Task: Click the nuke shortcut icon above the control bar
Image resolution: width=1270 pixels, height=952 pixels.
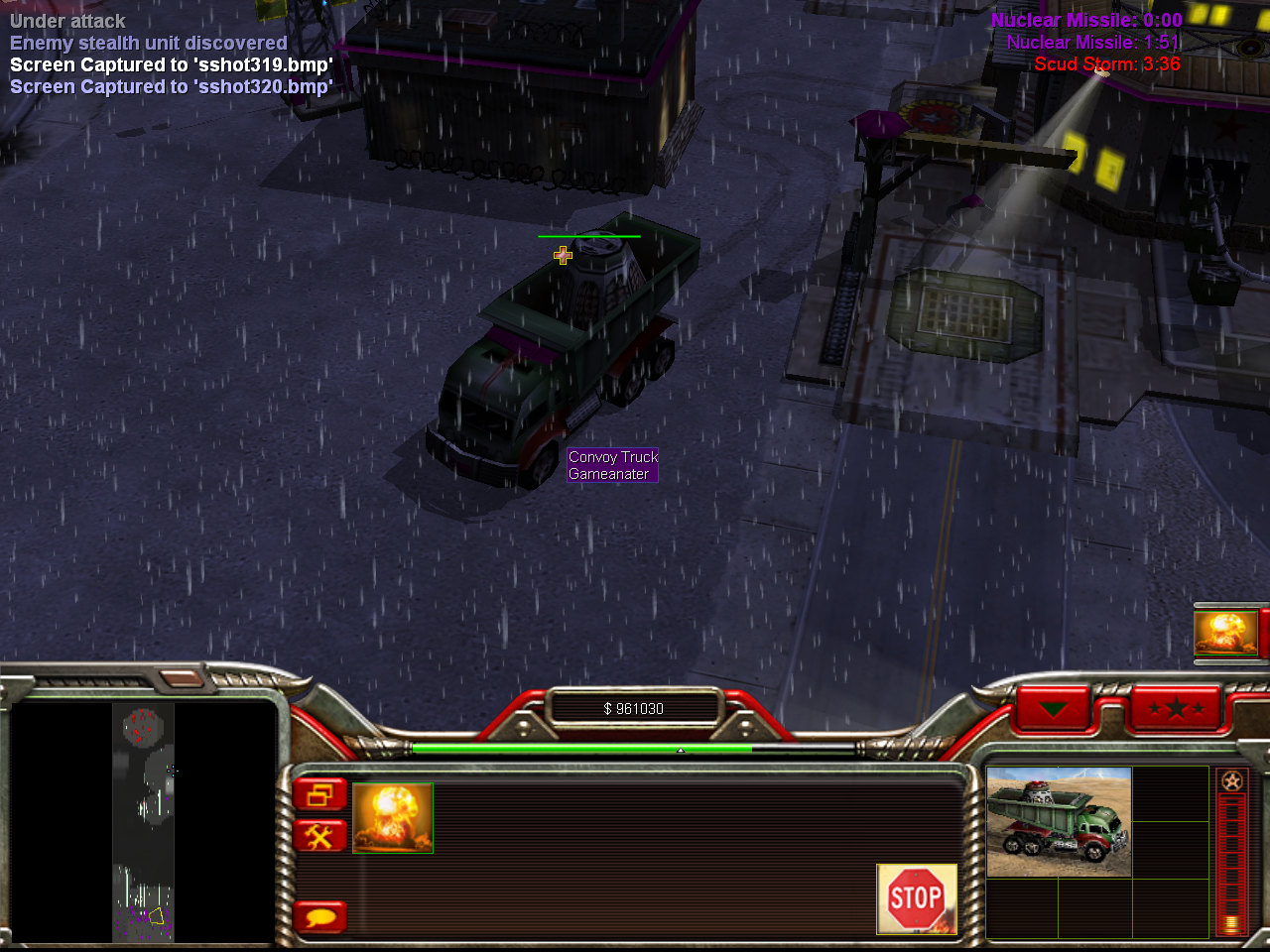Action: coord(1226,632)
